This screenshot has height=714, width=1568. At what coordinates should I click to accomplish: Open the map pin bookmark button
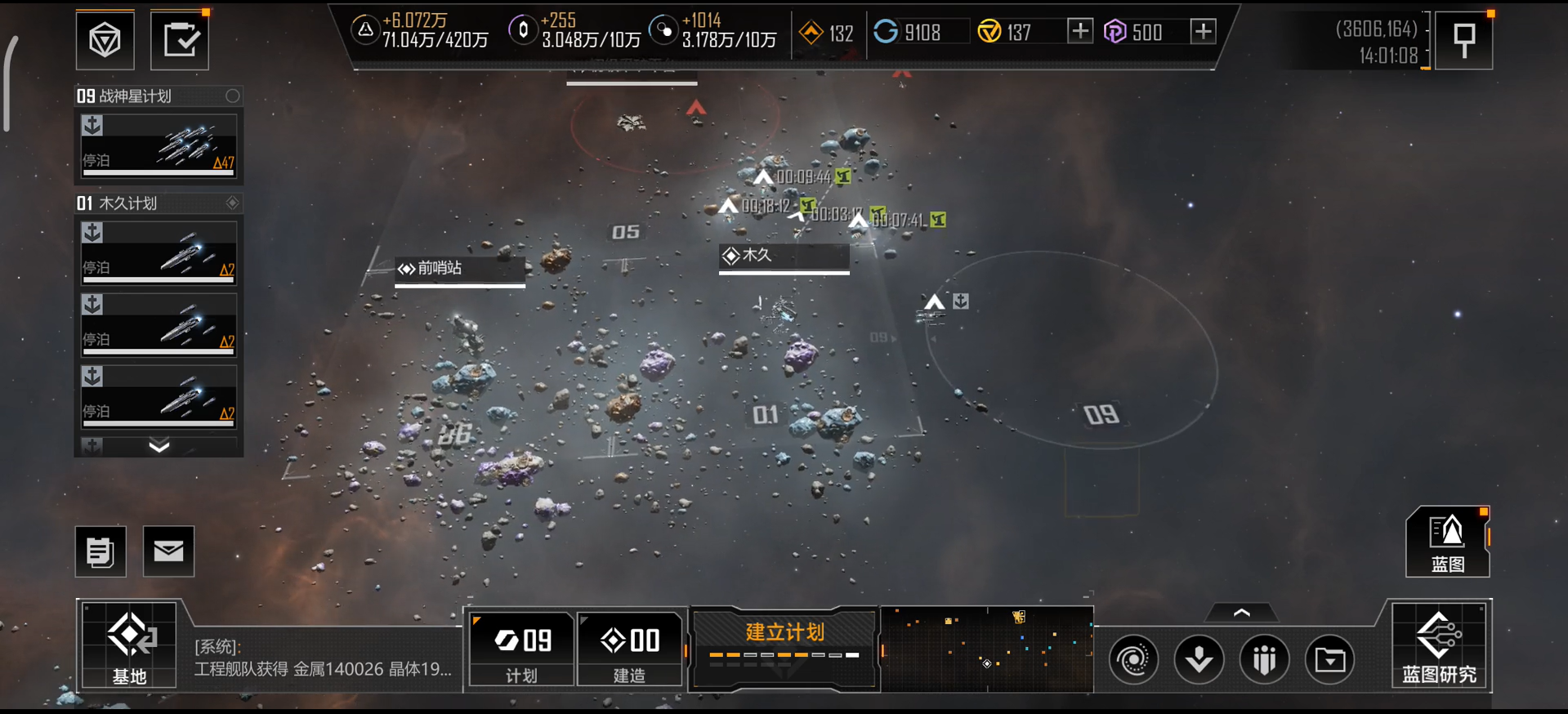1463,40
